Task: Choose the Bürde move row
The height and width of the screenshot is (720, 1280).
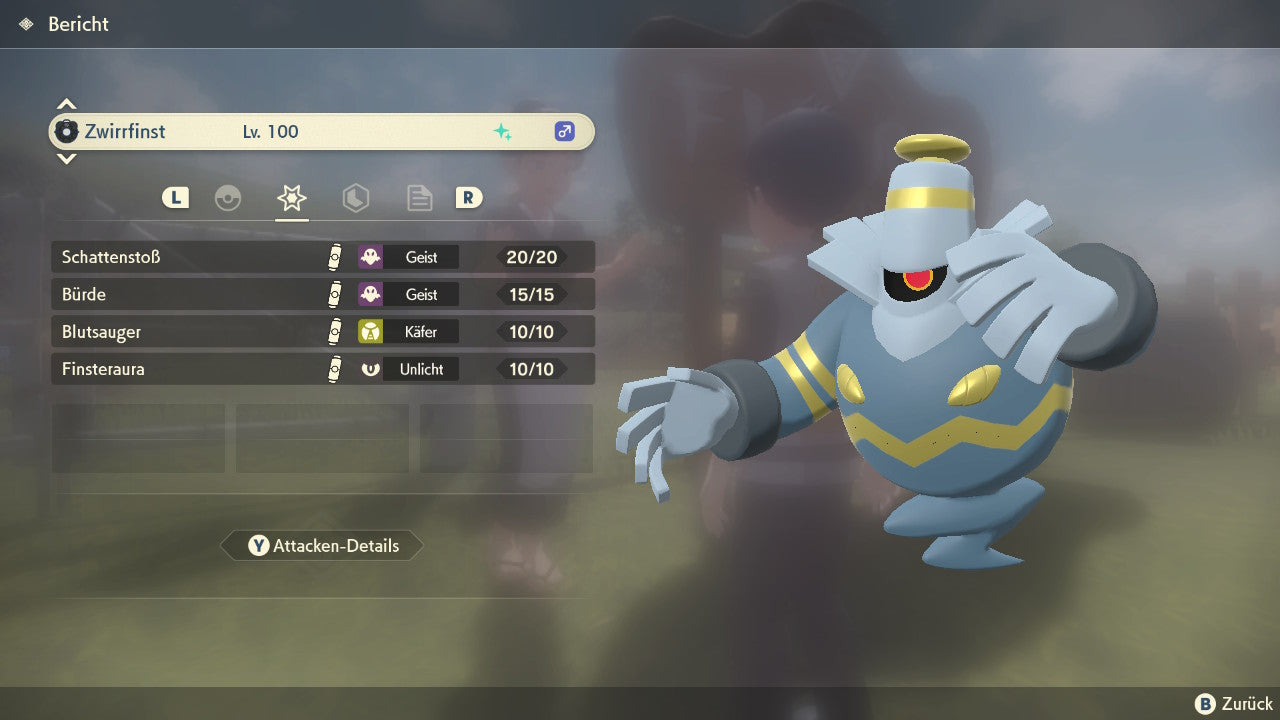Action: 322,295
